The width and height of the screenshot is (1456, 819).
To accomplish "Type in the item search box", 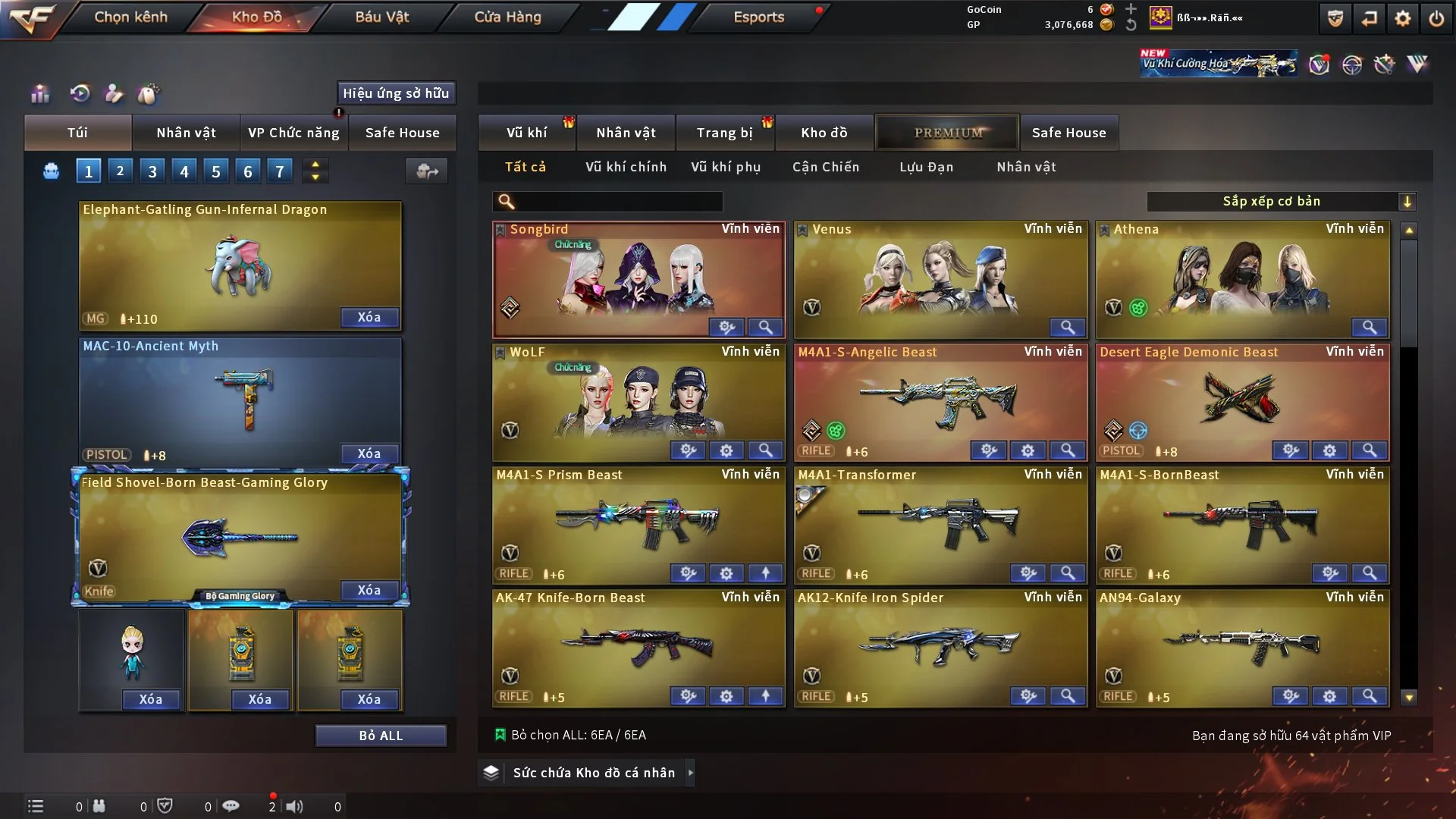I will click(618, 202).
